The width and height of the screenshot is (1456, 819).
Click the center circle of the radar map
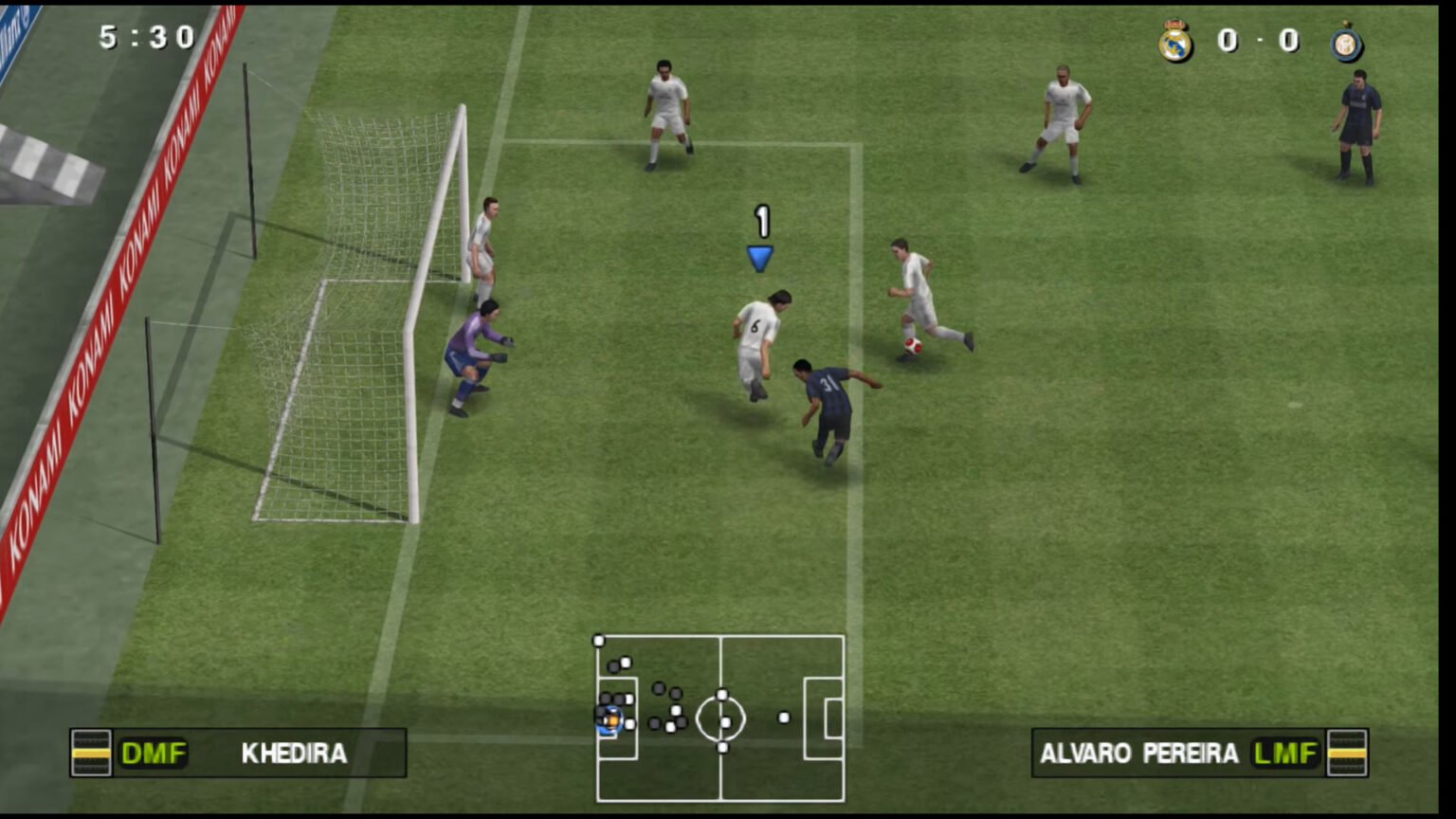coord(723,719)
